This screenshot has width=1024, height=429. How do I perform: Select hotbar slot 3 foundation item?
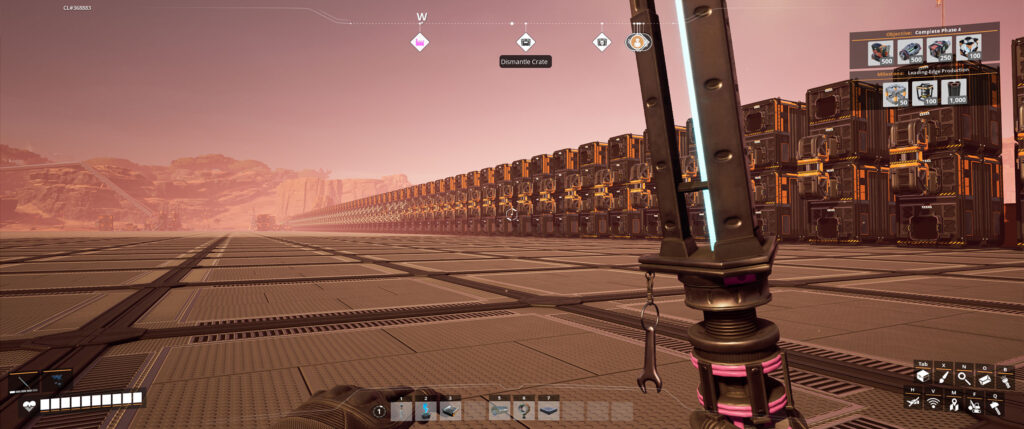450,410
